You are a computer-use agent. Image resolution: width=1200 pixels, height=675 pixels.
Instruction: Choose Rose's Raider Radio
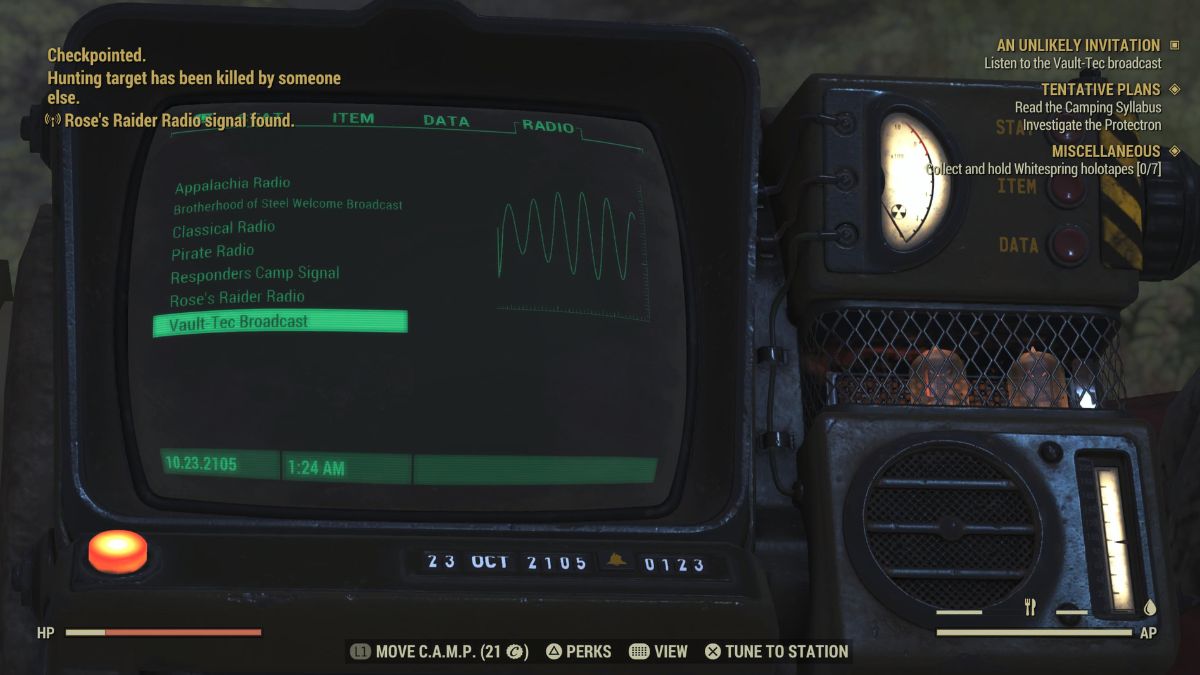(237, 298)
